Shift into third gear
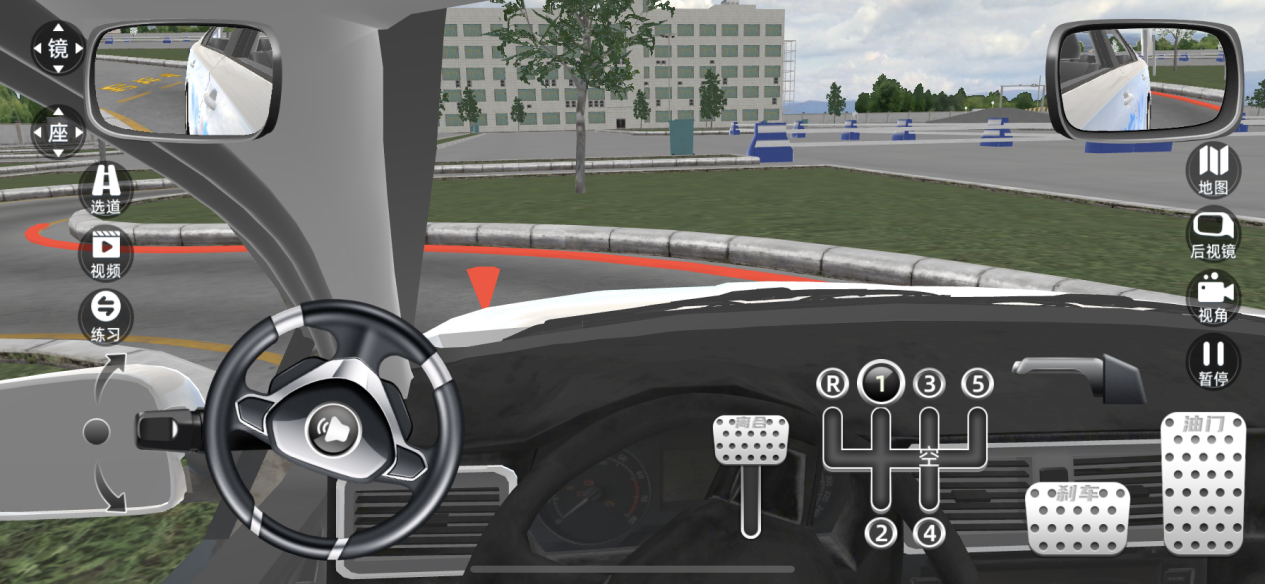1265x584 pixels. [x=930, y=383]
